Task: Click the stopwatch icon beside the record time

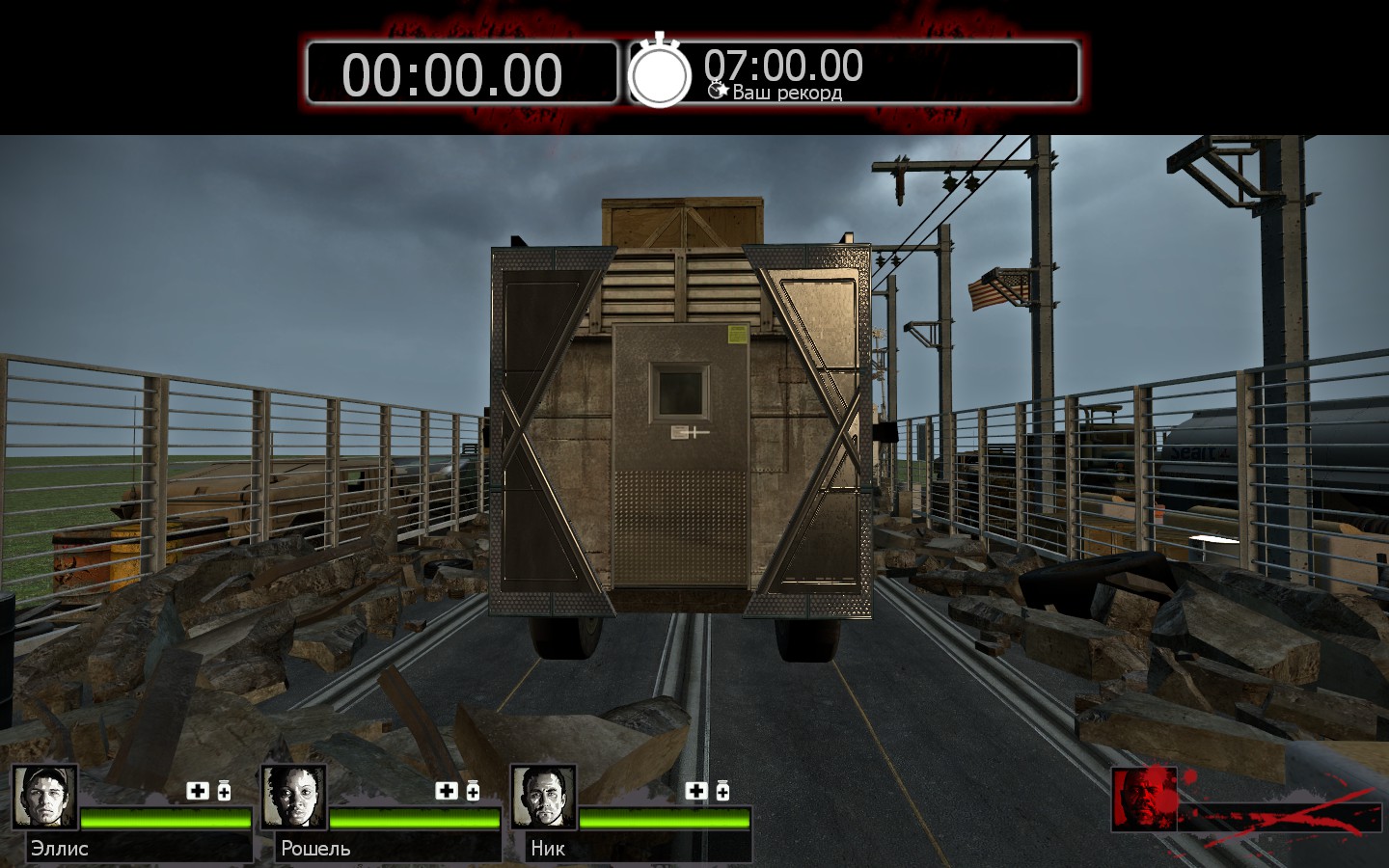Action: (x=660, y=73)
